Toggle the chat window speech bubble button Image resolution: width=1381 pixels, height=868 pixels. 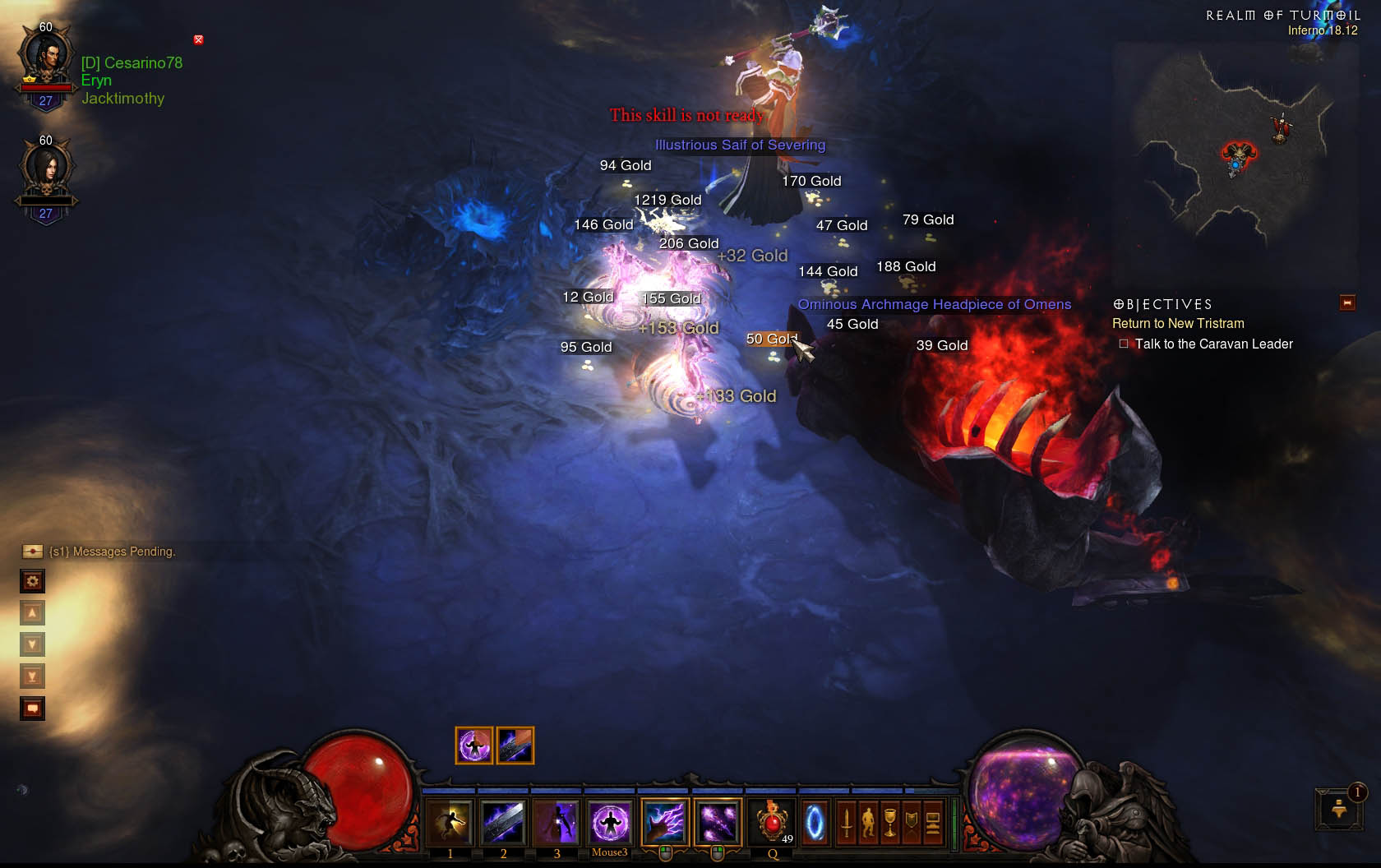pos(32,708)
